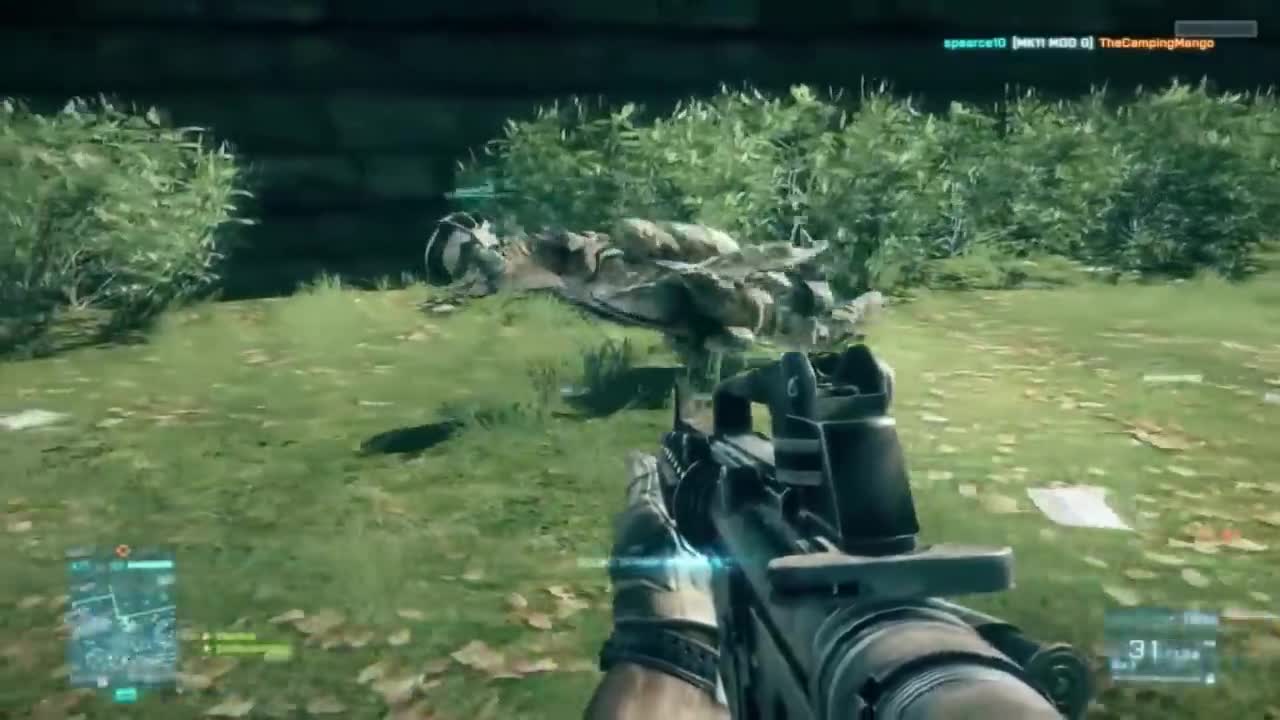Click spearce10's name in the kill feed
This screenshot has width=1280, height=720.
974,44
